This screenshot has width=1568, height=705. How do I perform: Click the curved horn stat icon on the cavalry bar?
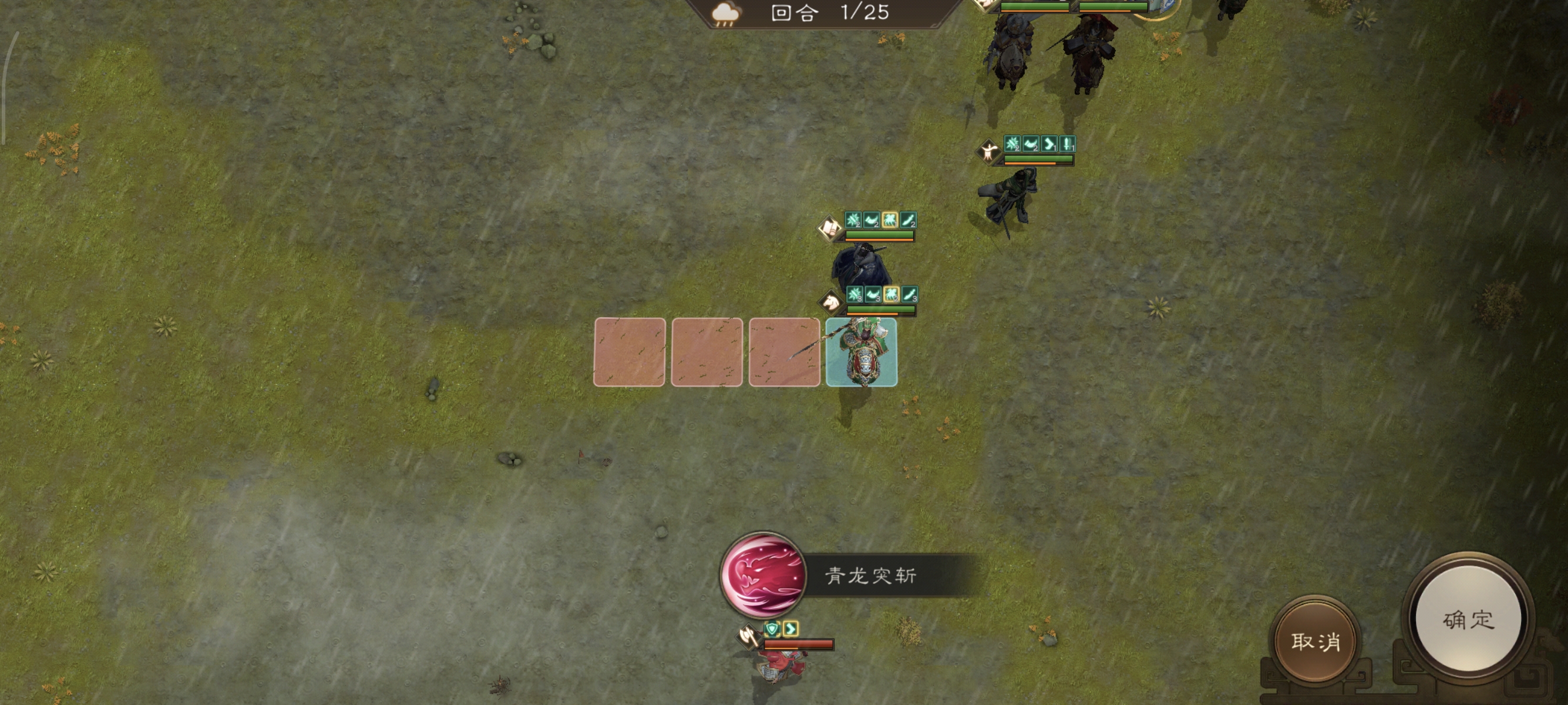(873, 297)
